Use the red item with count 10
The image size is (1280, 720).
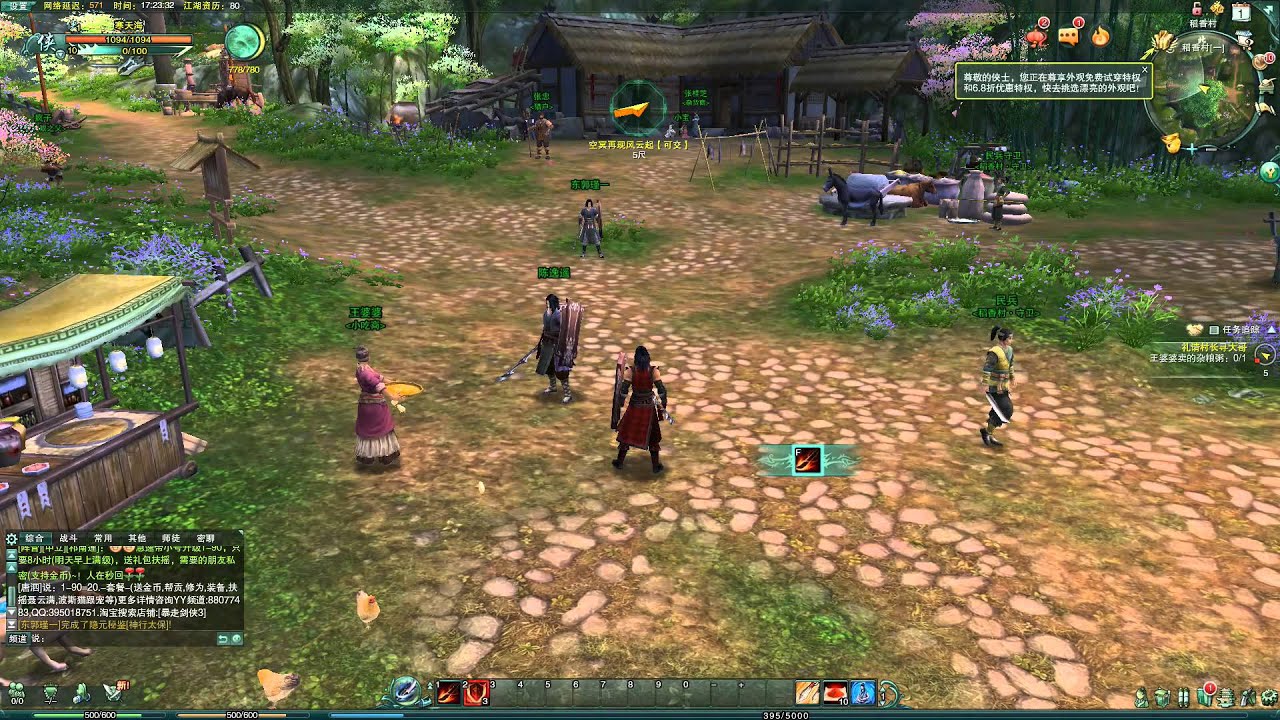[835, 692]
